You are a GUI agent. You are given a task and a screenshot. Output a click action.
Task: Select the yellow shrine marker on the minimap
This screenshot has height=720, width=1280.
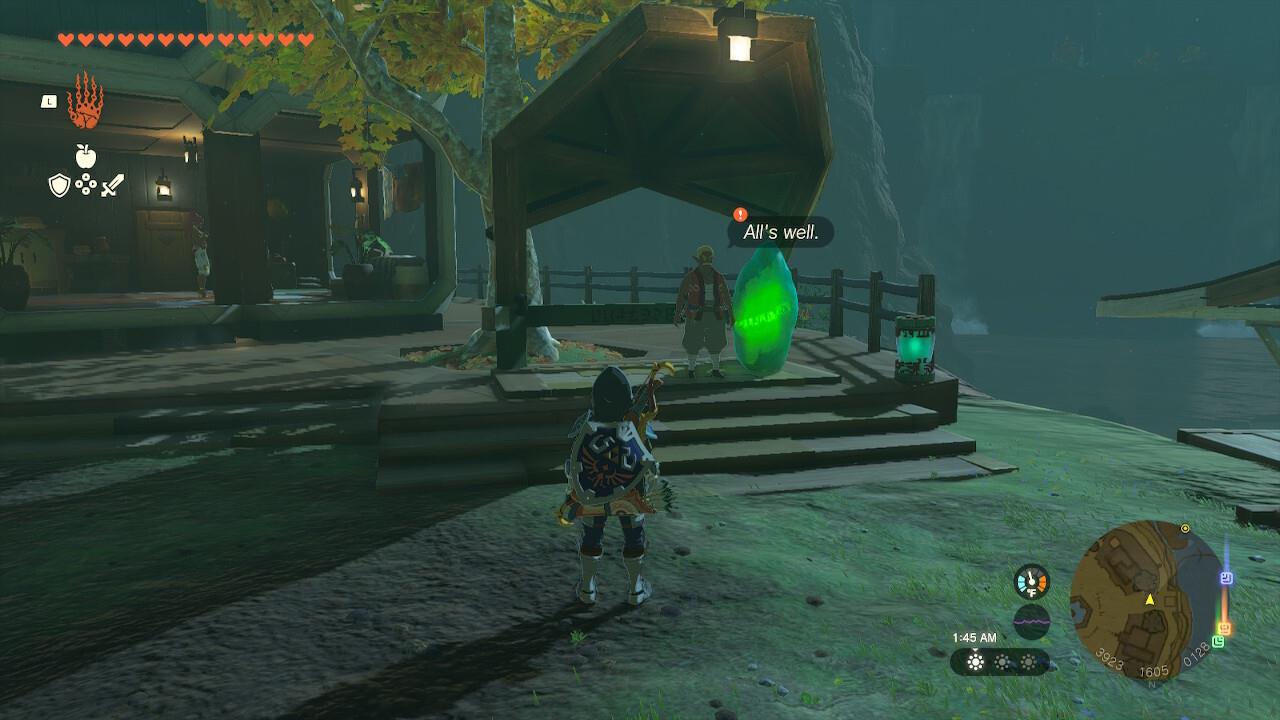(x=1185, y=529)
